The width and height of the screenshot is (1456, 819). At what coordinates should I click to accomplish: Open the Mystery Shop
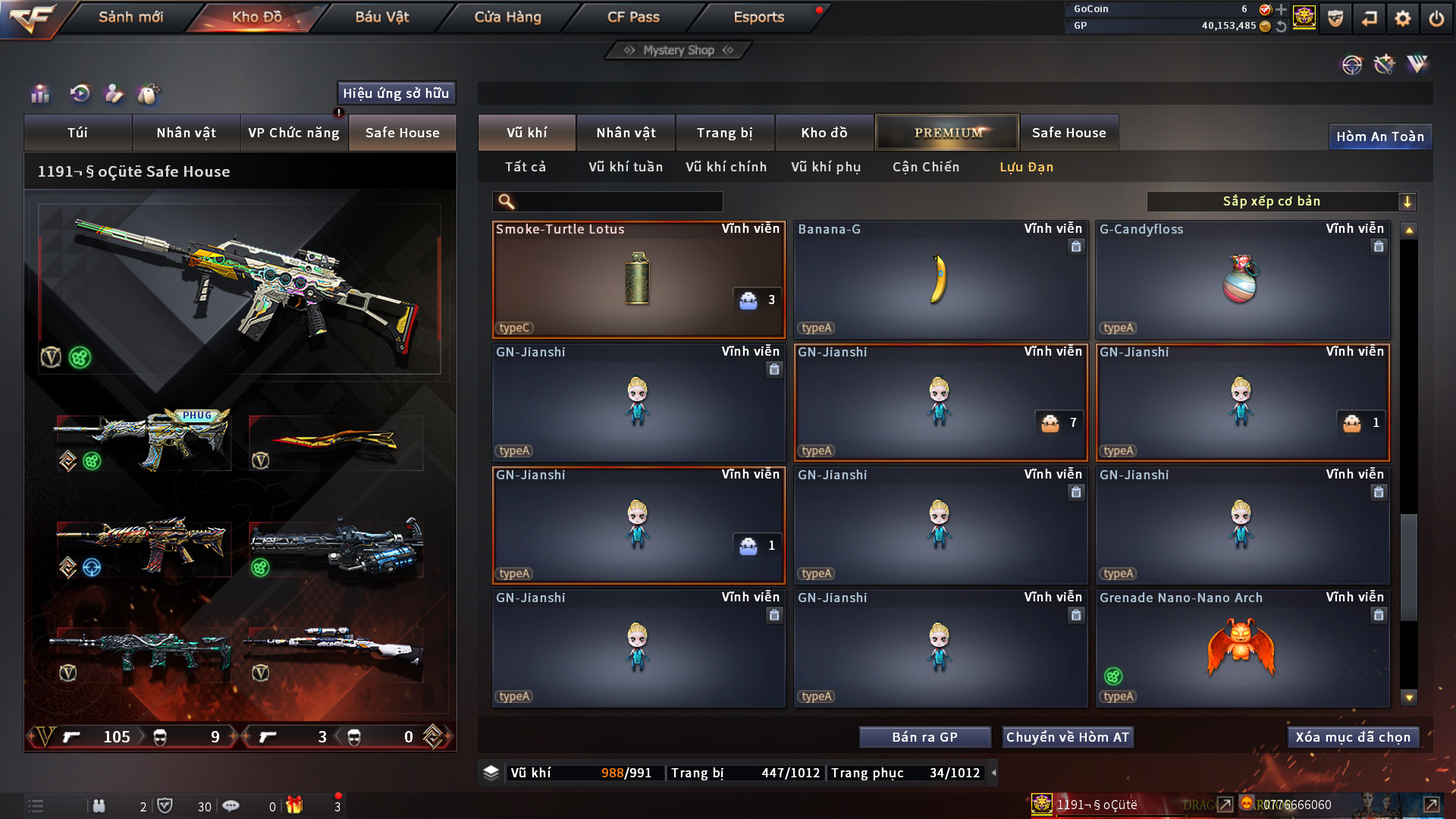[679, 50]
